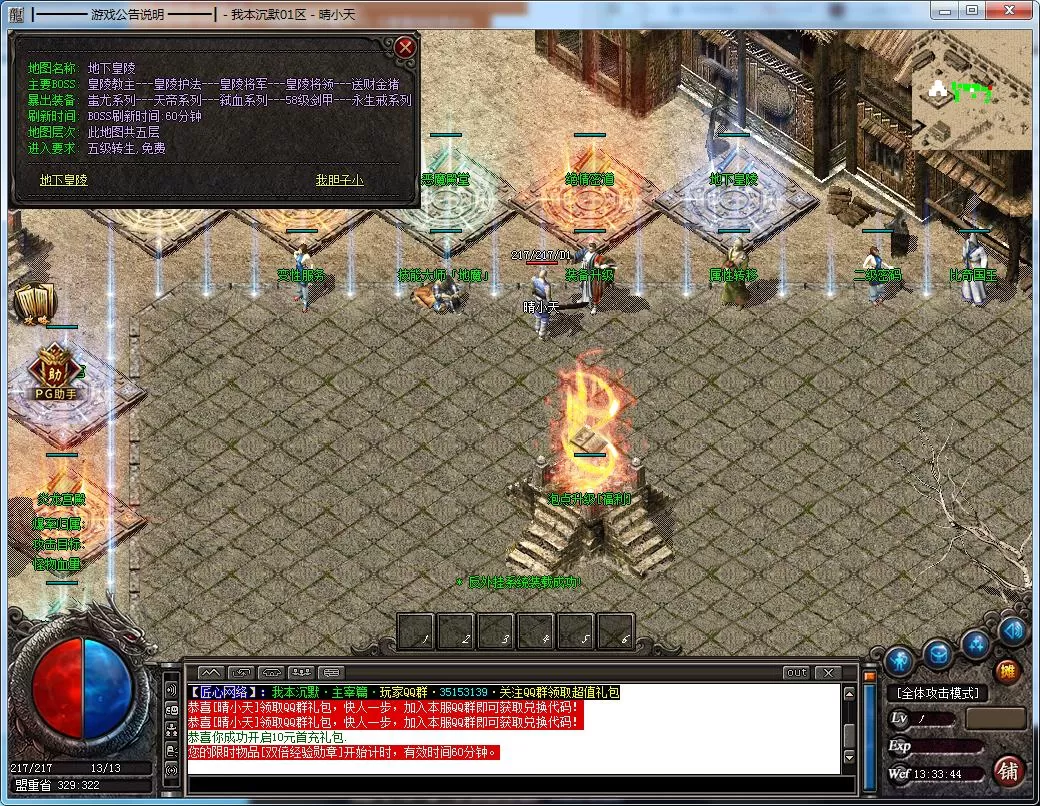This screenshot has width=1040, height=806.
Task: Open the 摊 stall button
Action: 1007,671
